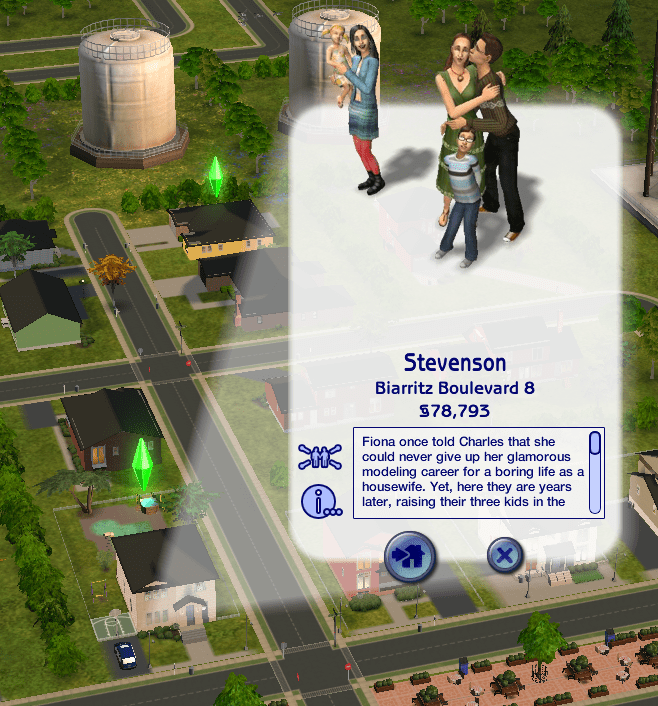Enter the Stevenson household lot

pyautogui.click(x=410, y=556)
